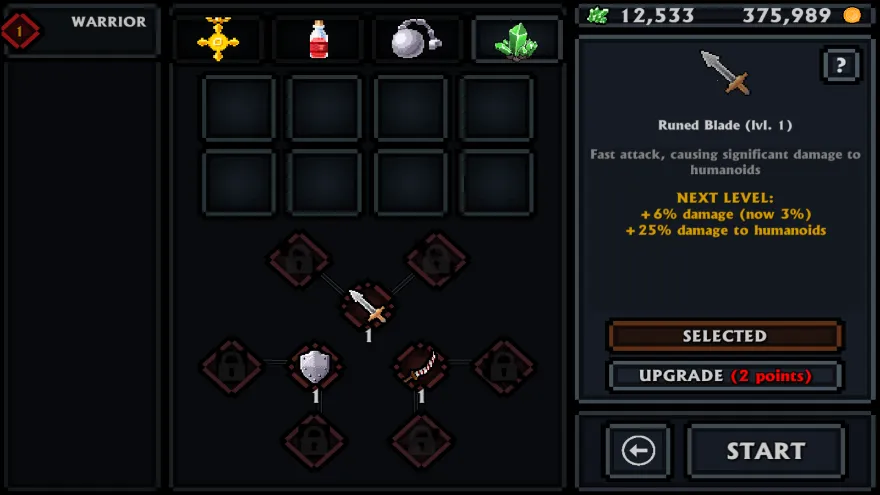Upgrade Runed Blade for 2 points
This screenshot has width=880, height=495.
725,376
